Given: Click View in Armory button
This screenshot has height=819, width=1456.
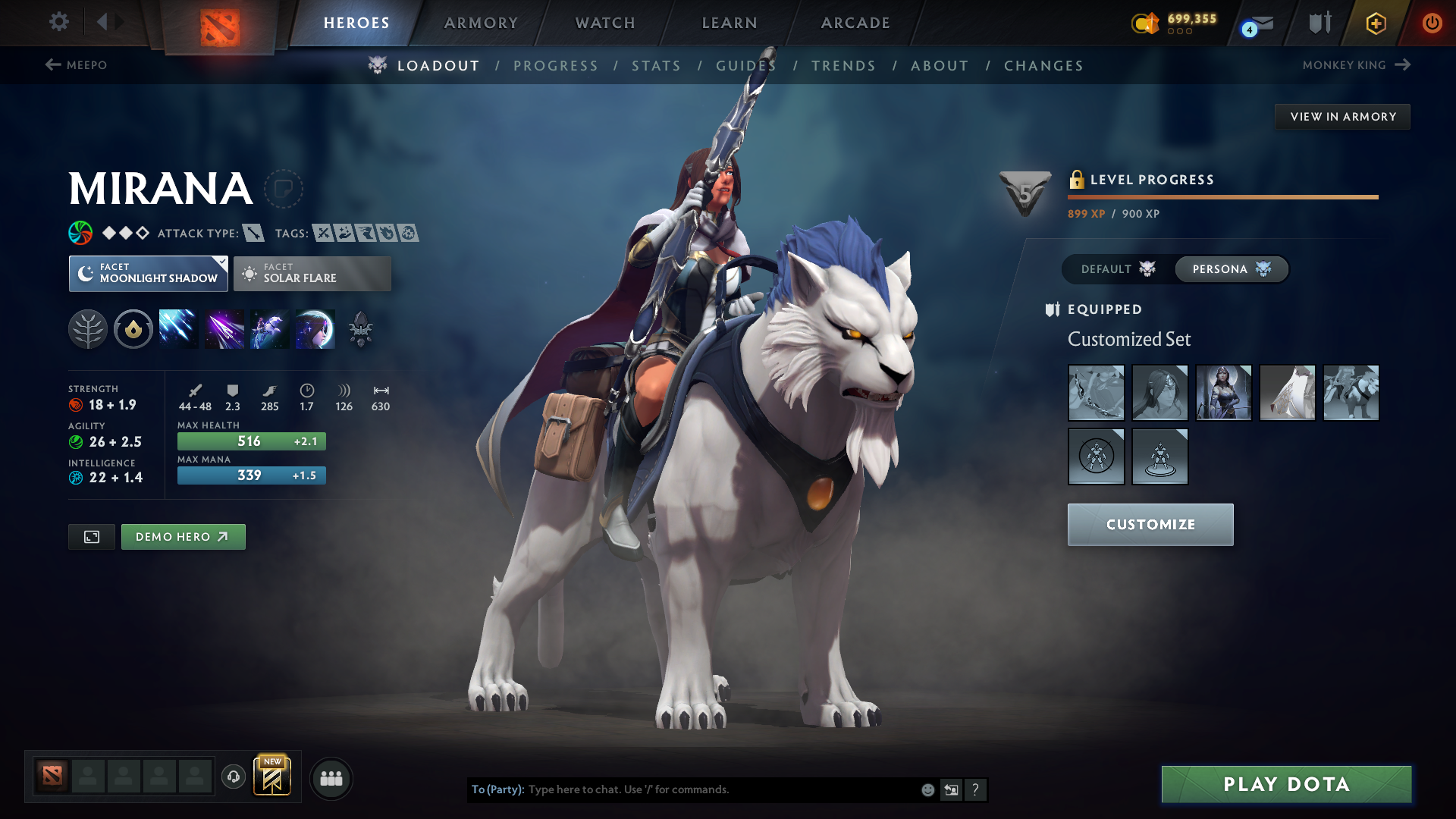Looking at the screenshot, I should click(1343, 117).
